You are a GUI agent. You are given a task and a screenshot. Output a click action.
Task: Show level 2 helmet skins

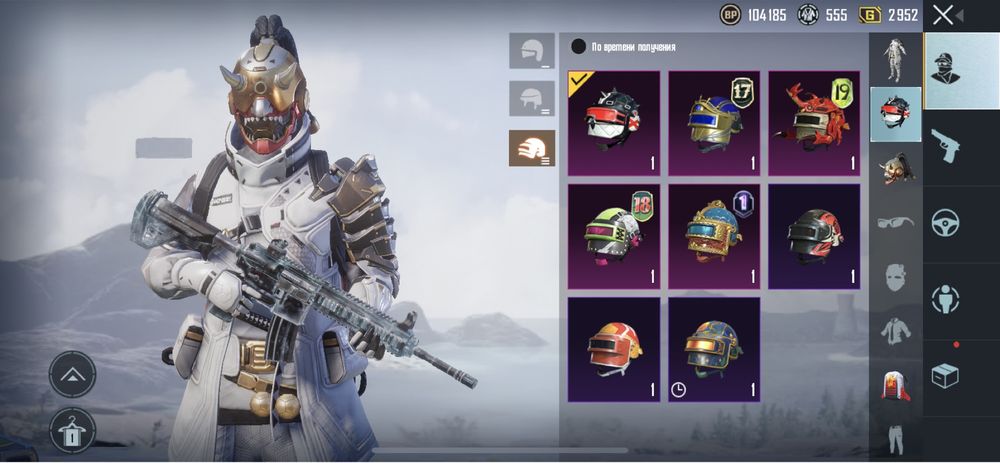pyautogui.click(x=531, y=98)
